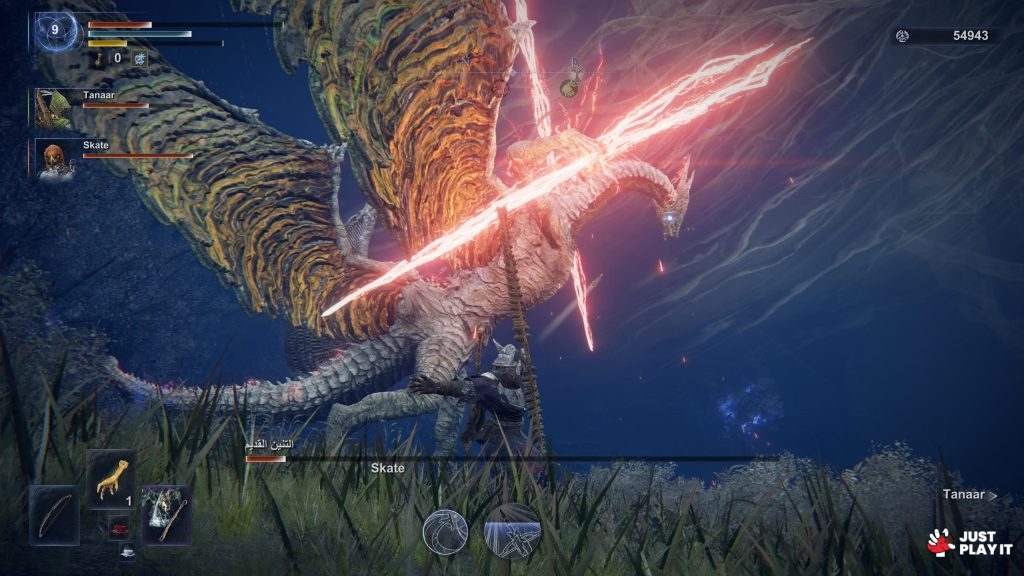Use the golden claw item slot
1024x576 pixels.
110,478
